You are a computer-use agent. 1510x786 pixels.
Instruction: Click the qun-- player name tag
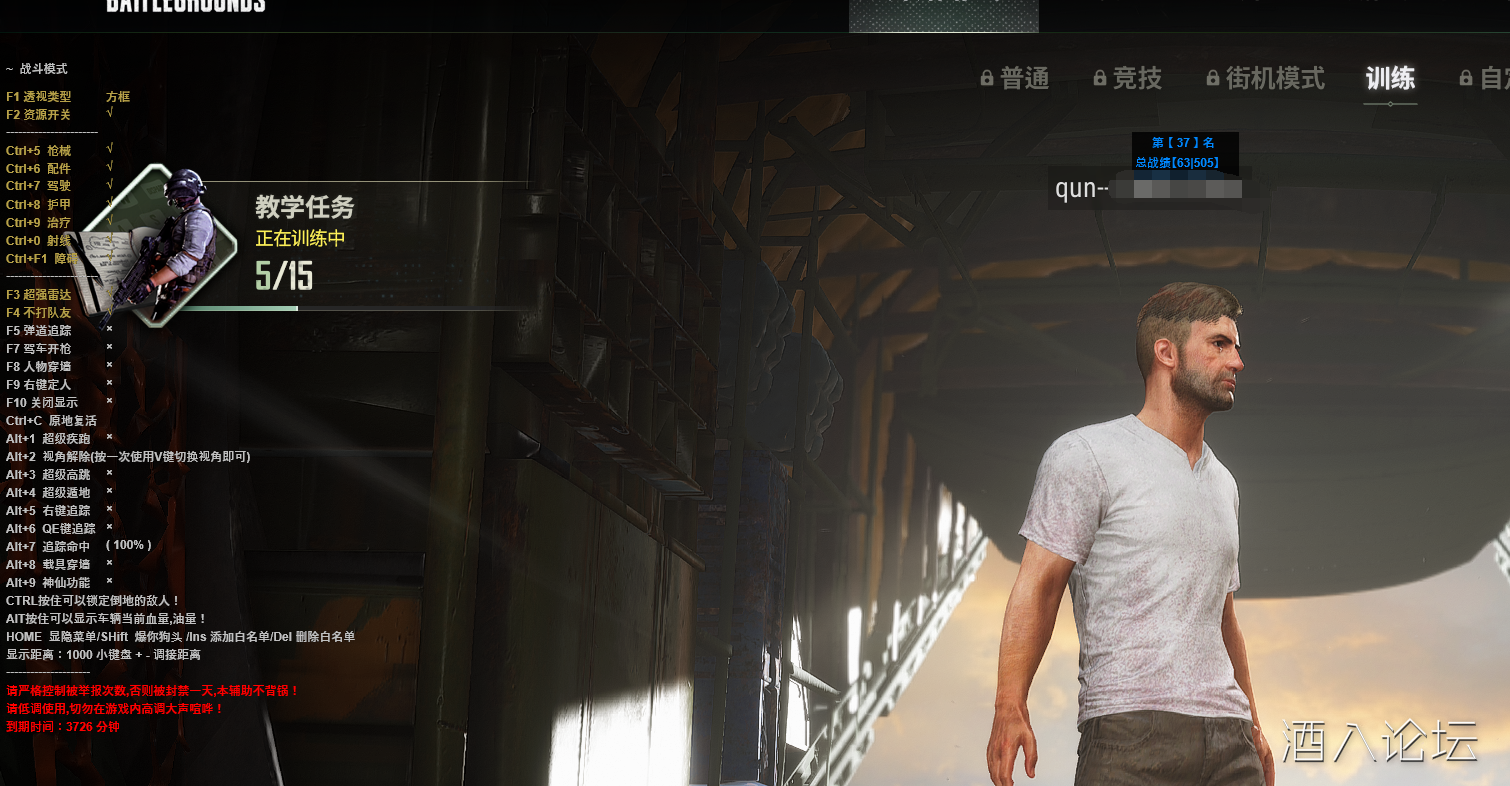(x=1147, y=189)
